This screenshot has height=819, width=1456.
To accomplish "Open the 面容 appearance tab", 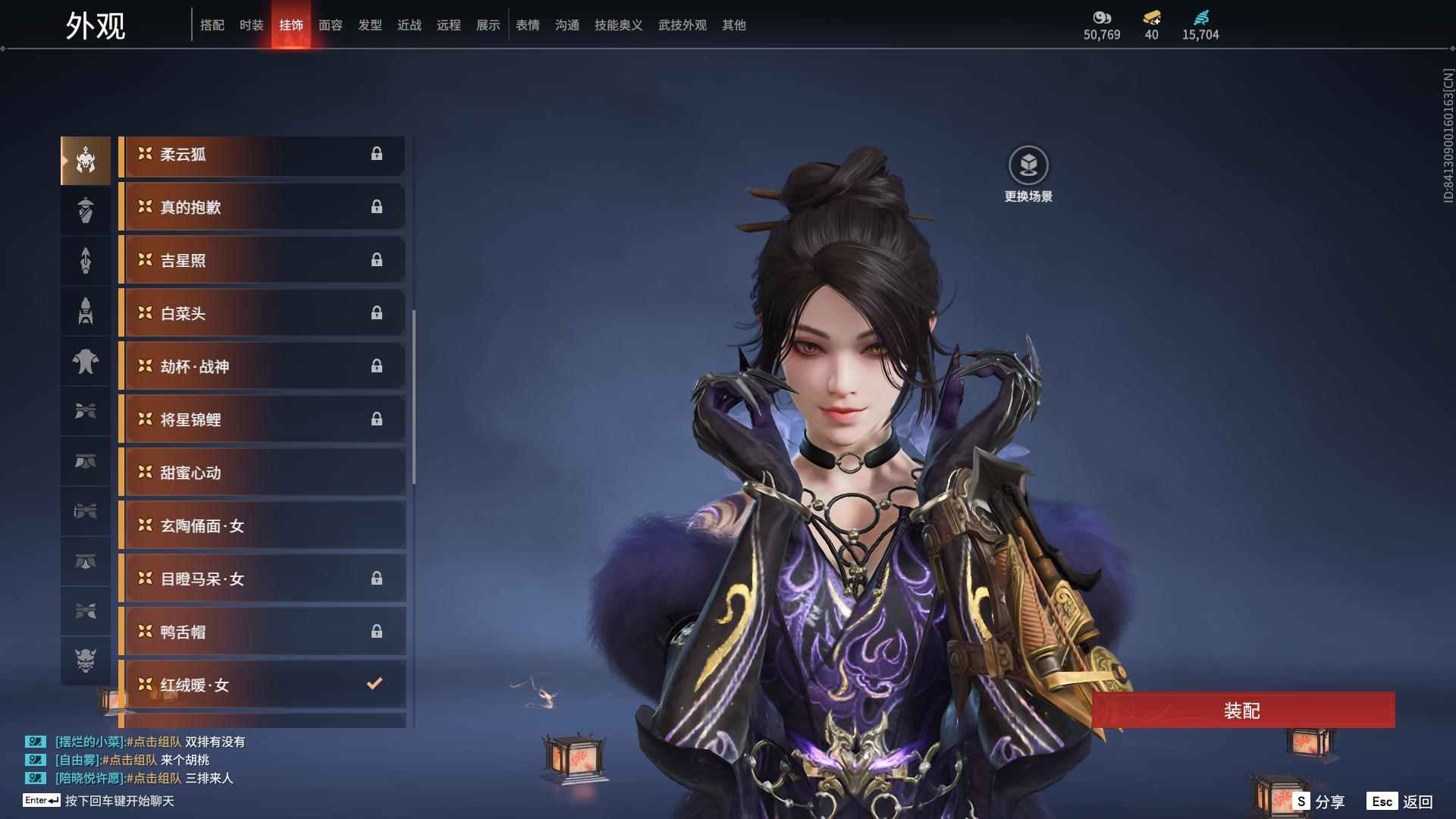I will tap(329, 25).
